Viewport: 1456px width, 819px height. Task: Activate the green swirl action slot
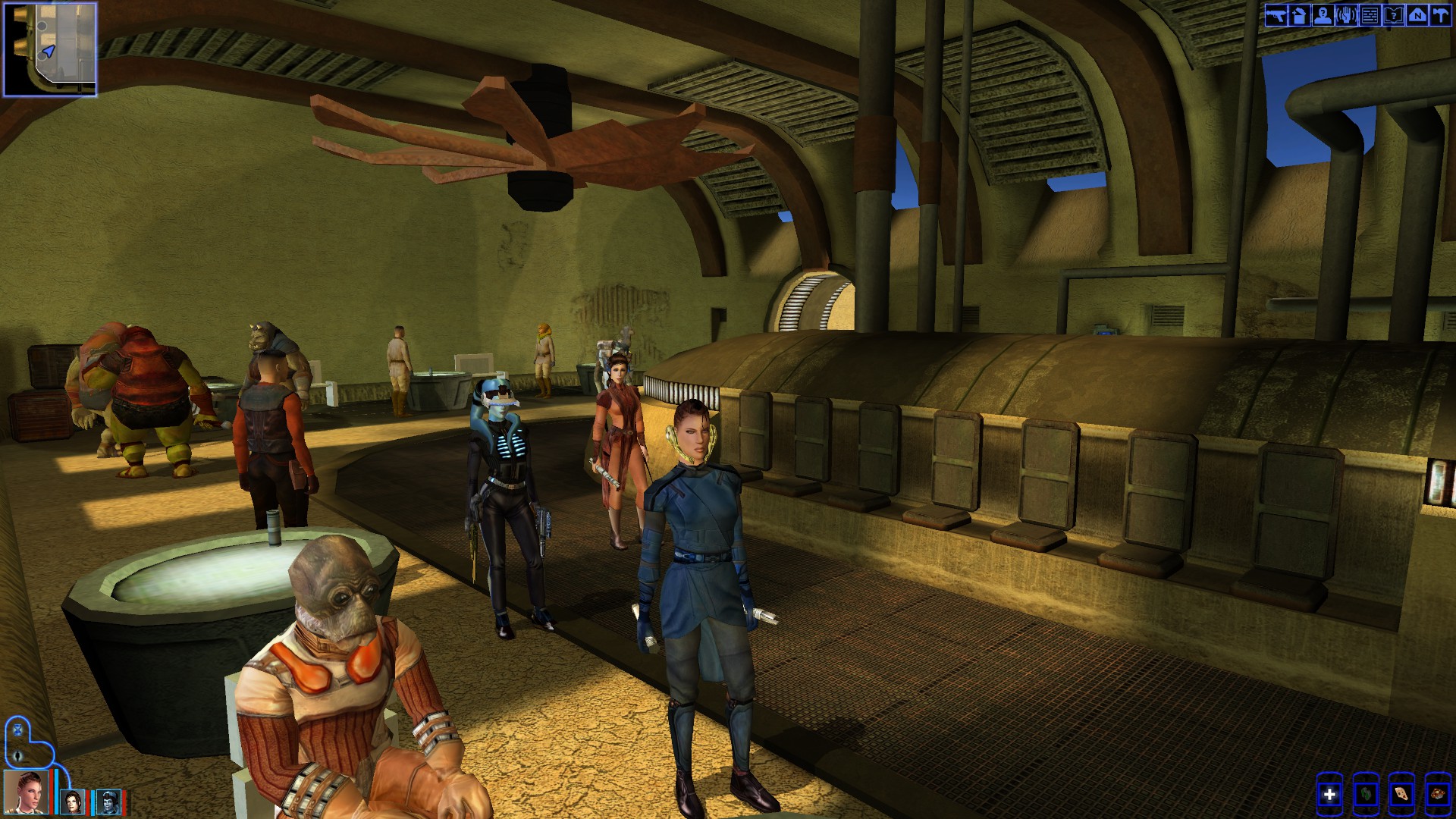tap(1366, 795)
